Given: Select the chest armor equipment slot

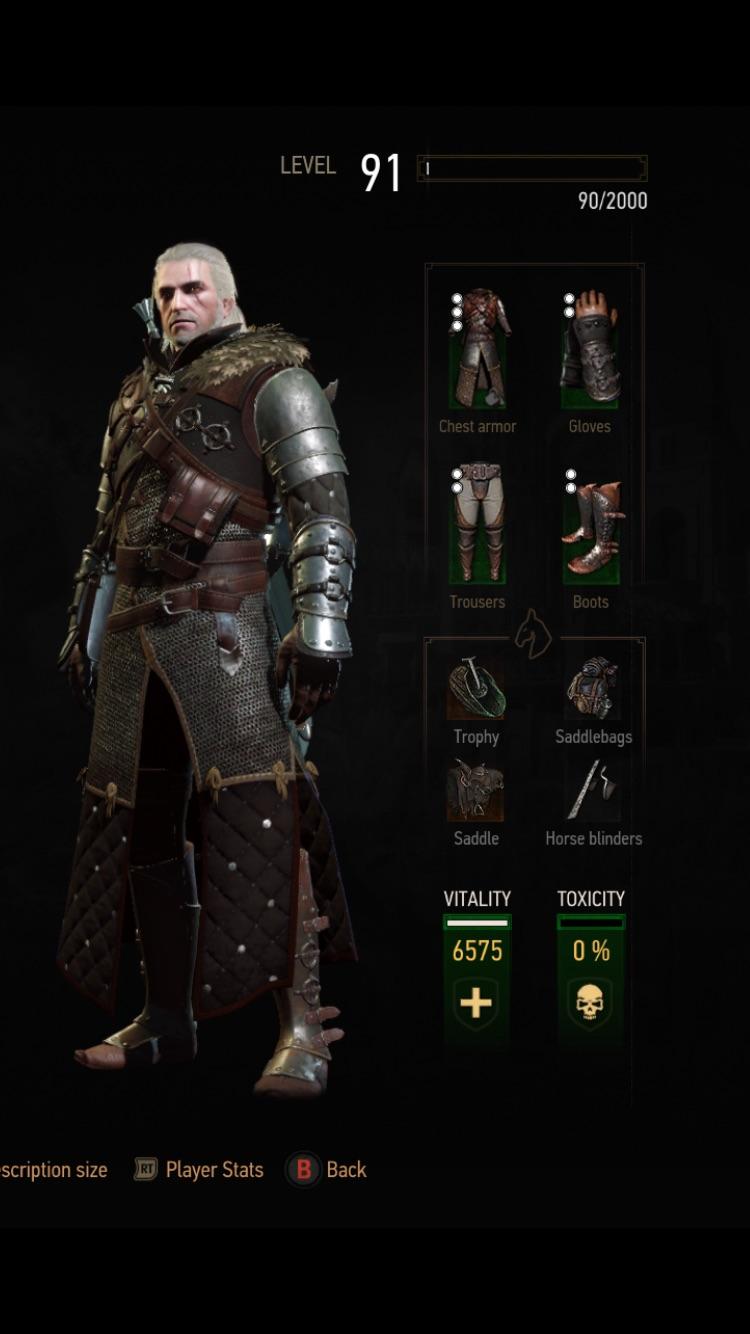Looking at the screenshot, I should (x=477, y=350).
